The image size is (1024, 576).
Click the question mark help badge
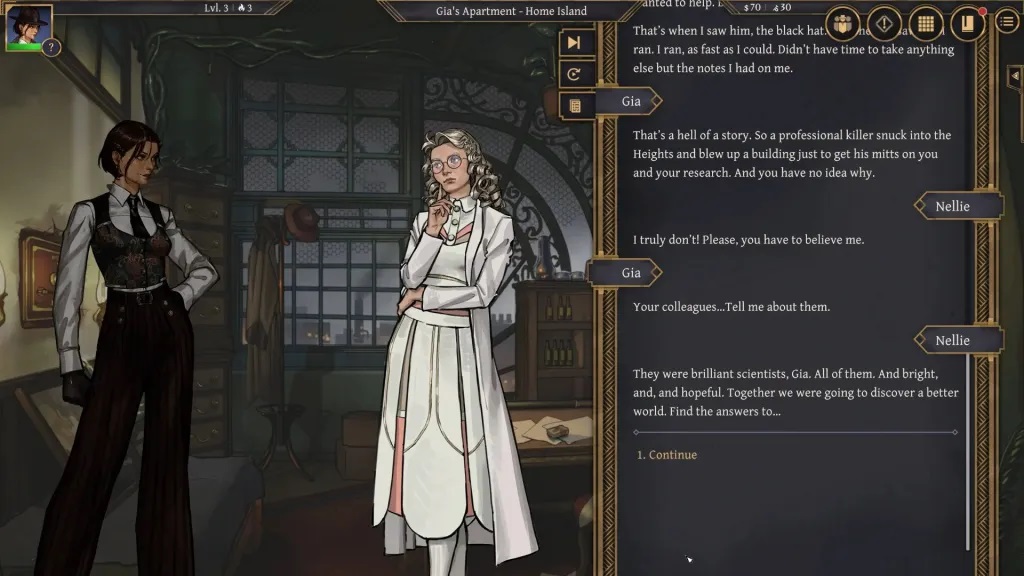point(51,47)
